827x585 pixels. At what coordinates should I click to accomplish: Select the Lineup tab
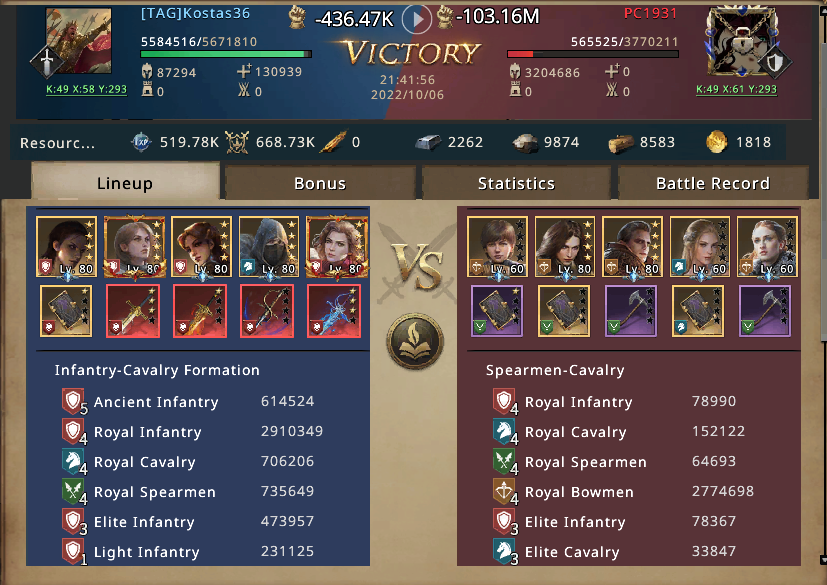(x=125, y=183)
